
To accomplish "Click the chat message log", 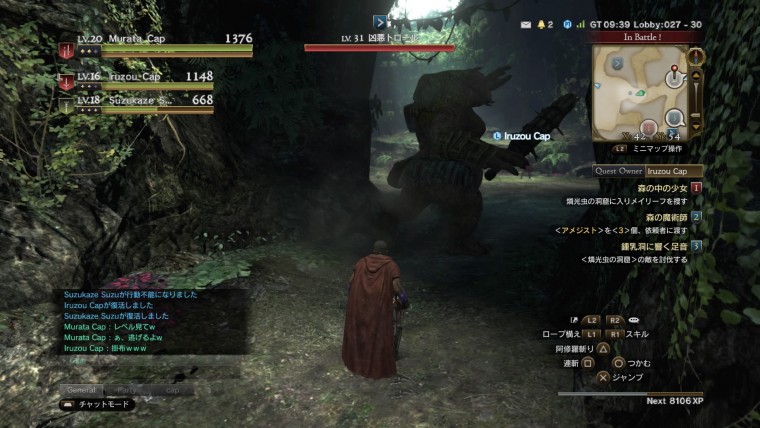I will pos(150,320).
